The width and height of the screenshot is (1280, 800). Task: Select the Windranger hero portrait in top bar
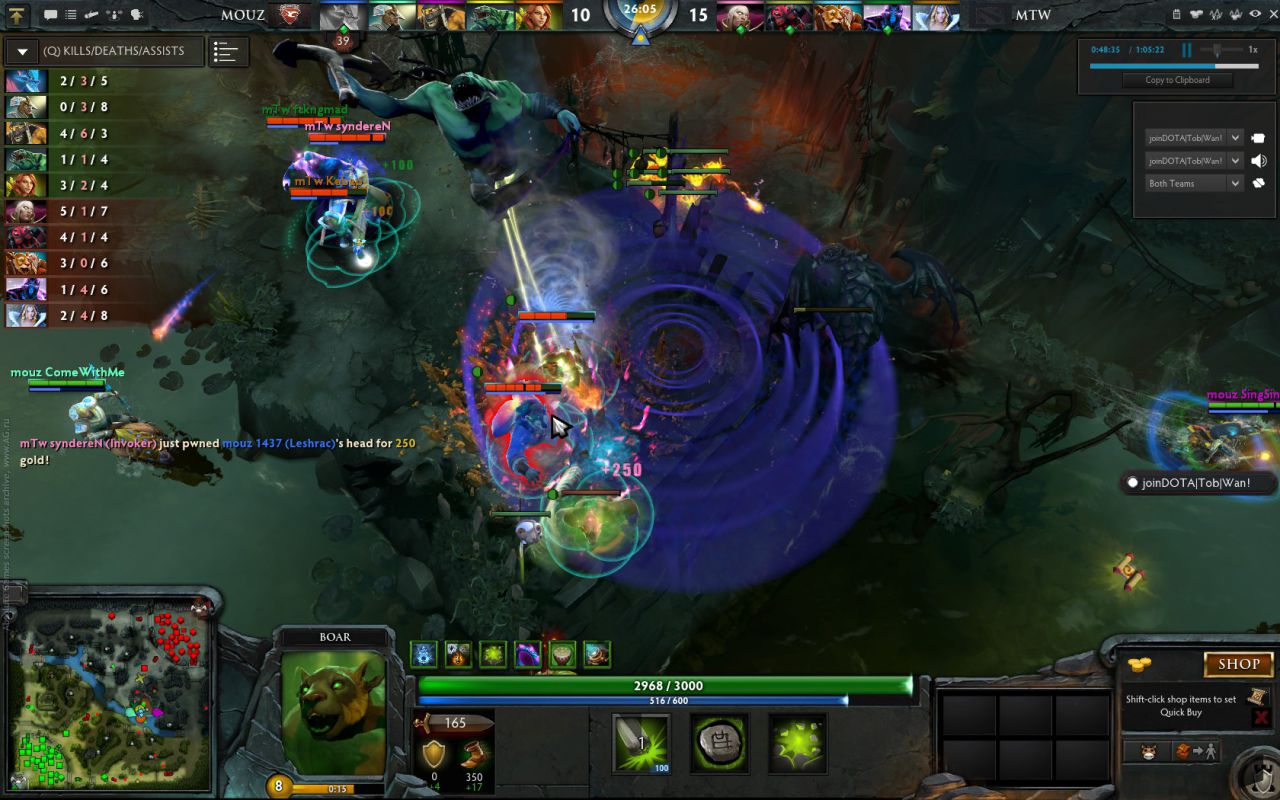click(539, 16)
